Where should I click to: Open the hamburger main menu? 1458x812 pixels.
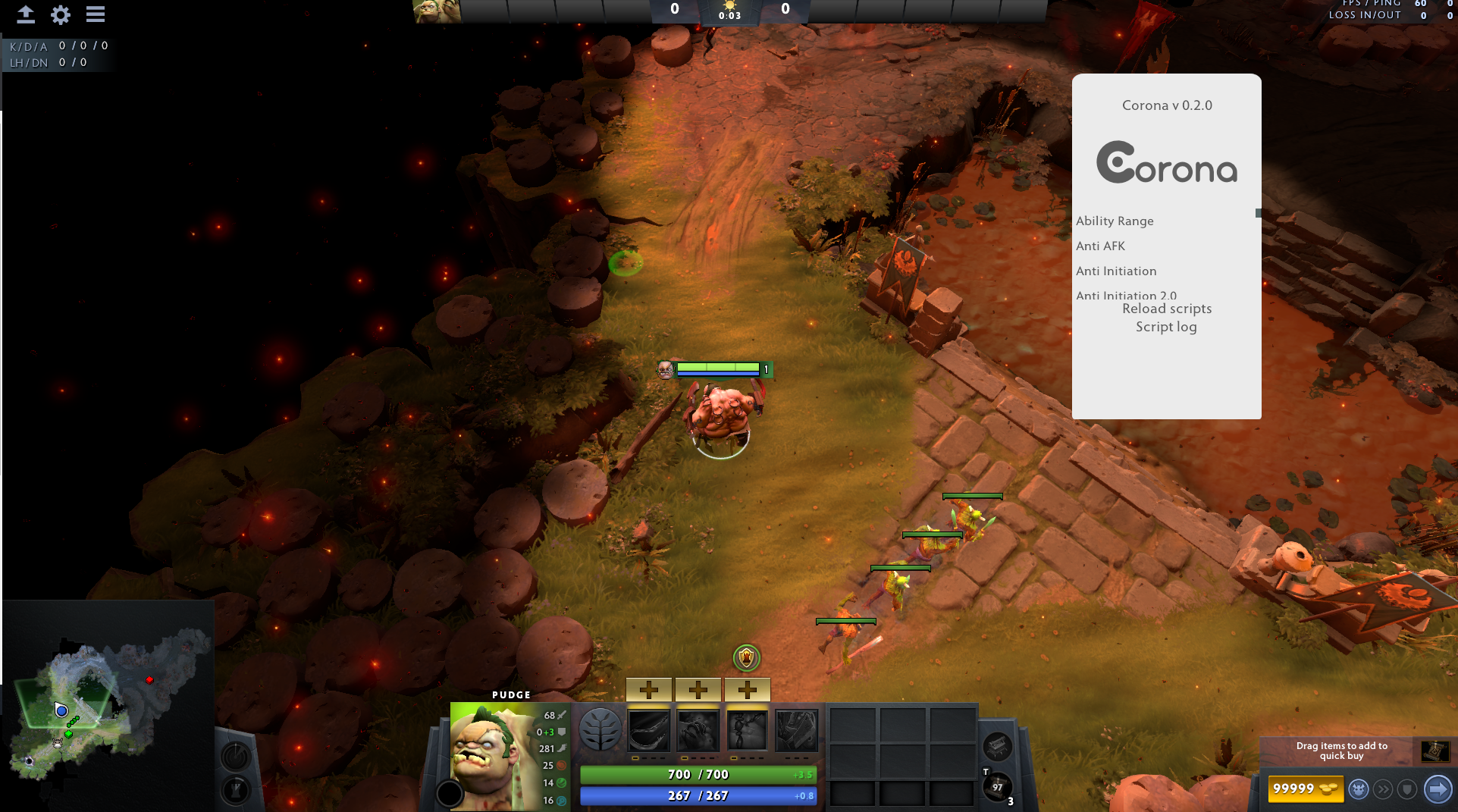coord(96,14)
